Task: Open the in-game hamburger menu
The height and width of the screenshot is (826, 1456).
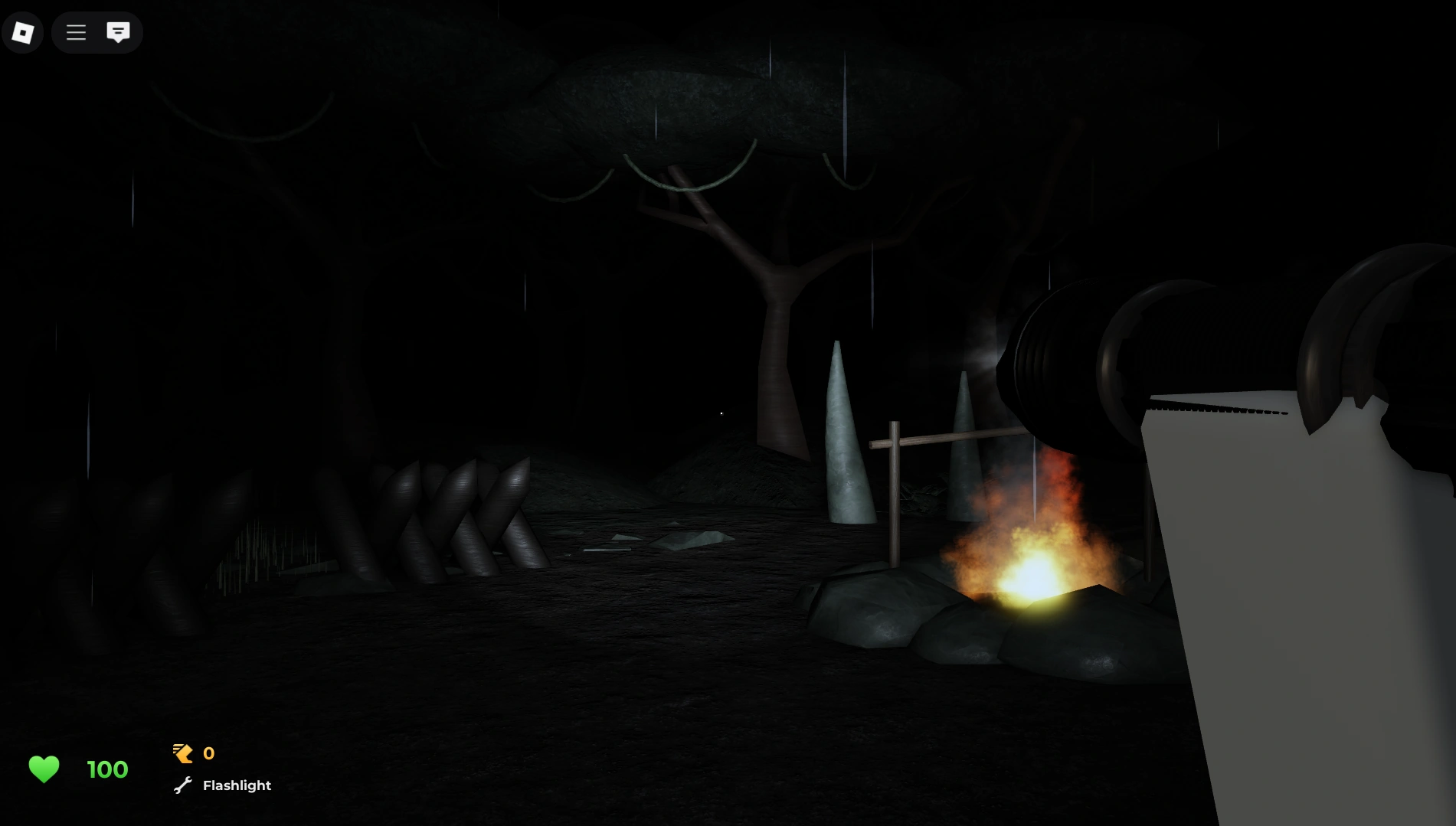Action: [76, 32]
